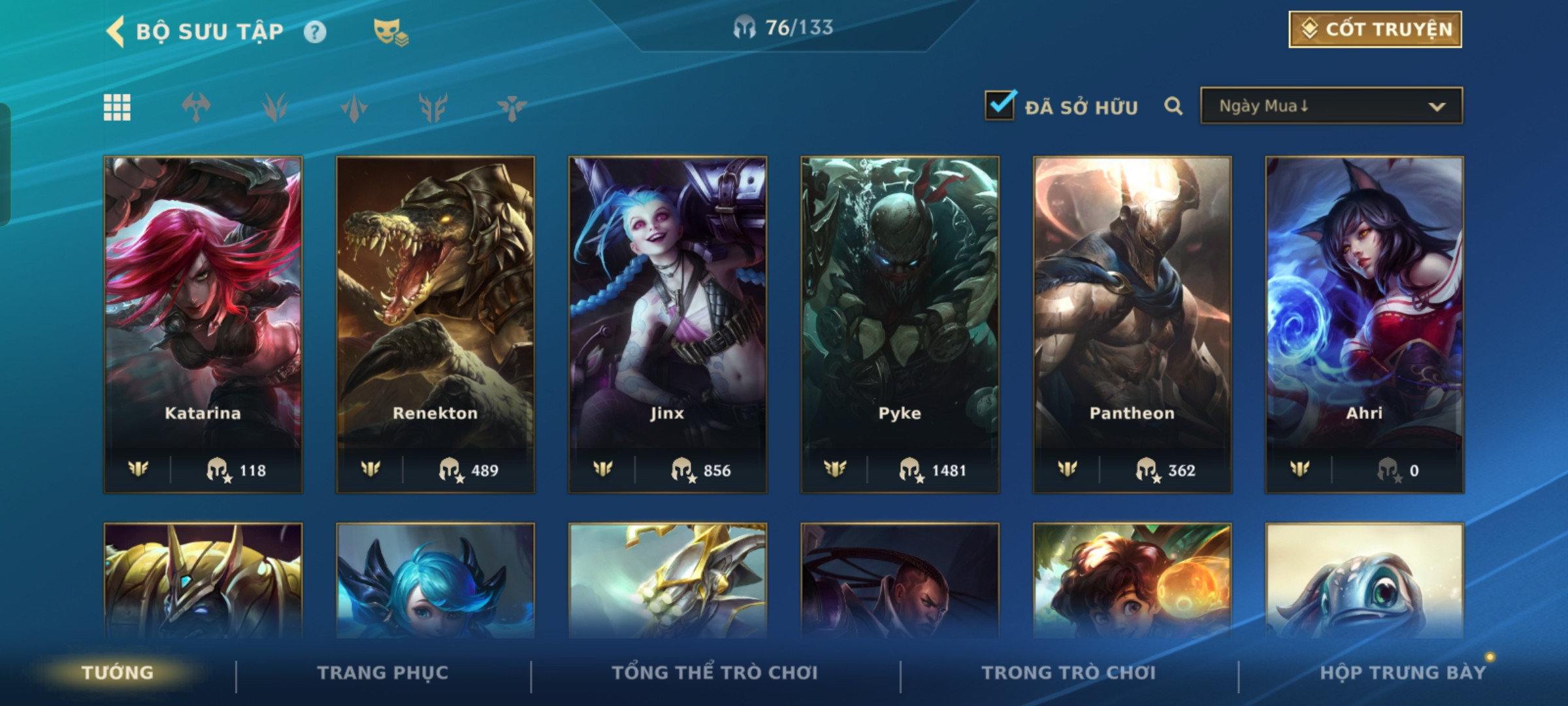Viewport: 1568px width, 706px height.
Task: Toggle the Đã Sở Hữu checkbox
Action: (x=1000, y=106)
